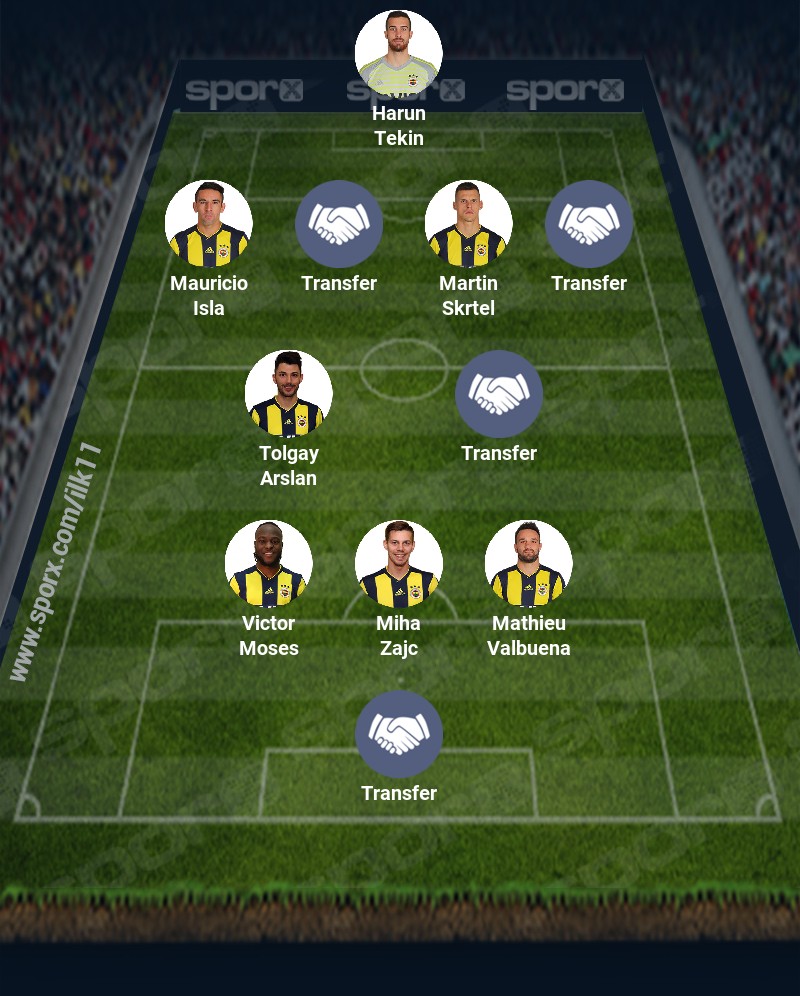Open the Transfer slot beside Tolgay Arslan
The image size is (800, 996).
pyautogui.click(x=499, y=394)
